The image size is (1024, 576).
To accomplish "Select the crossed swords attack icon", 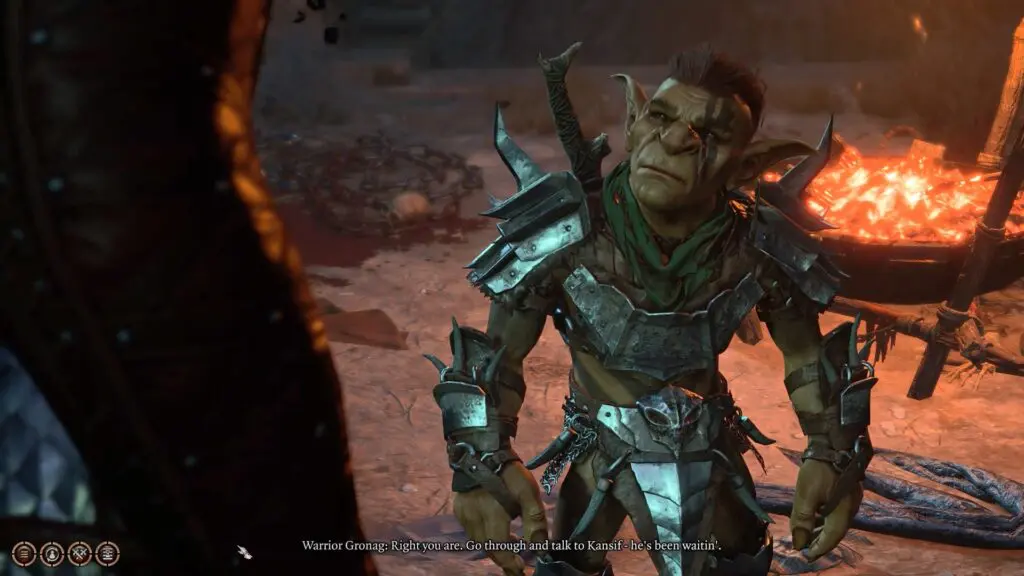I will click(x=79, y=553).
